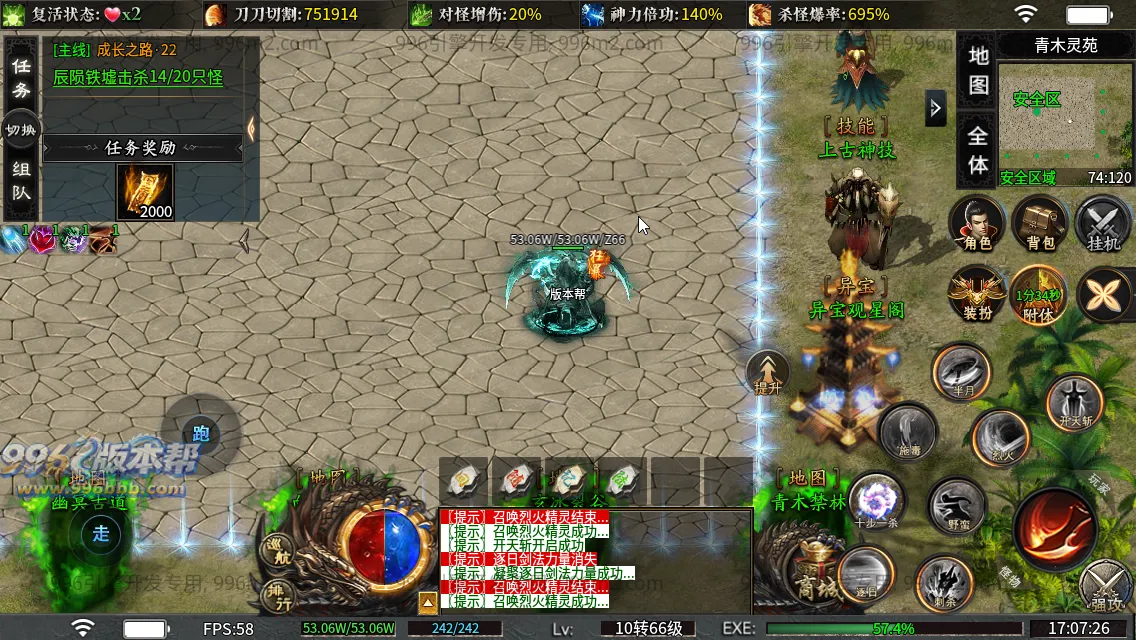The image size is (1136, 640).
Task: Tap the 切换 switch button
Action: click(21, 130)
